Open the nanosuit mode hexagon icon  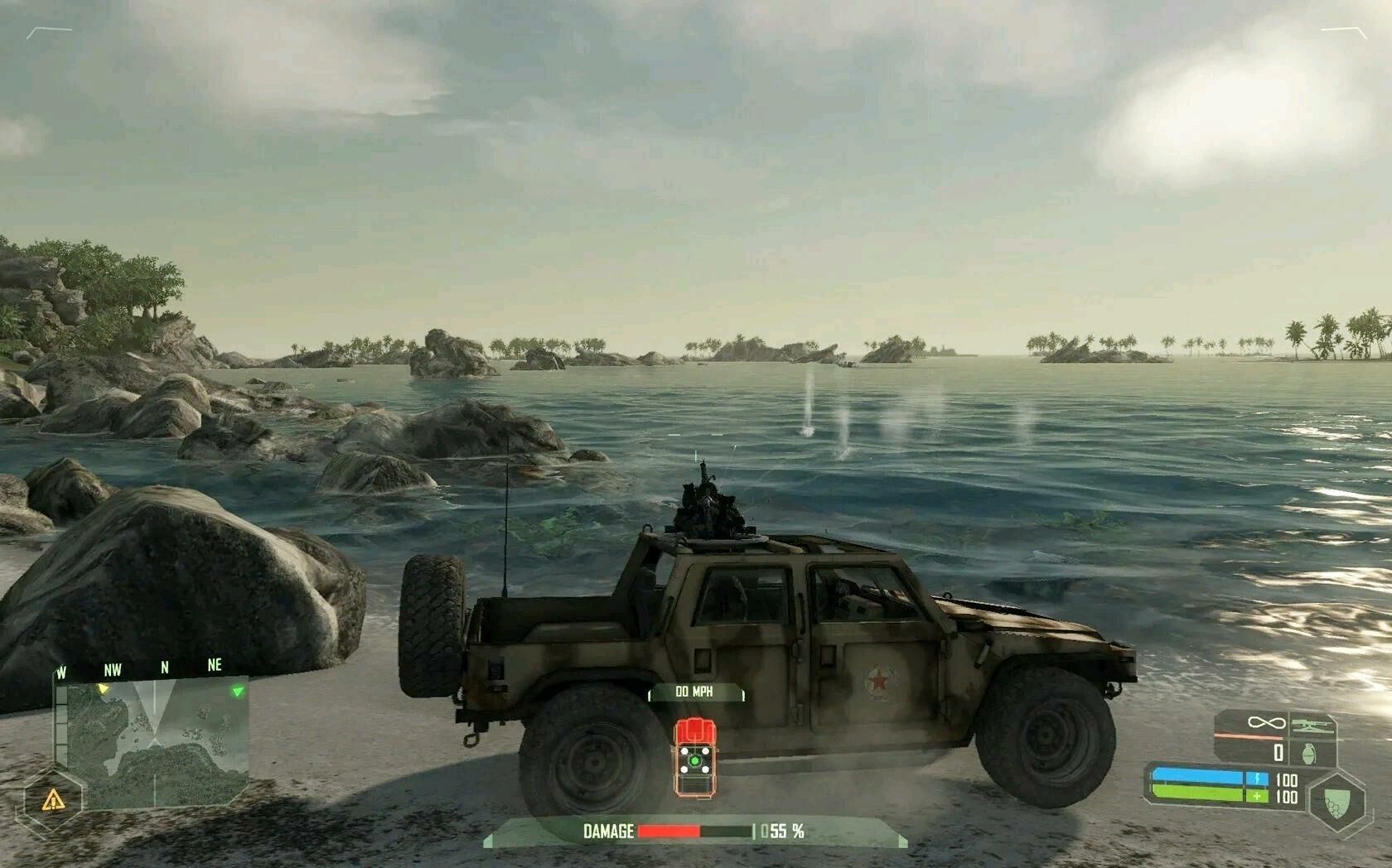[x=1333, y=799]
